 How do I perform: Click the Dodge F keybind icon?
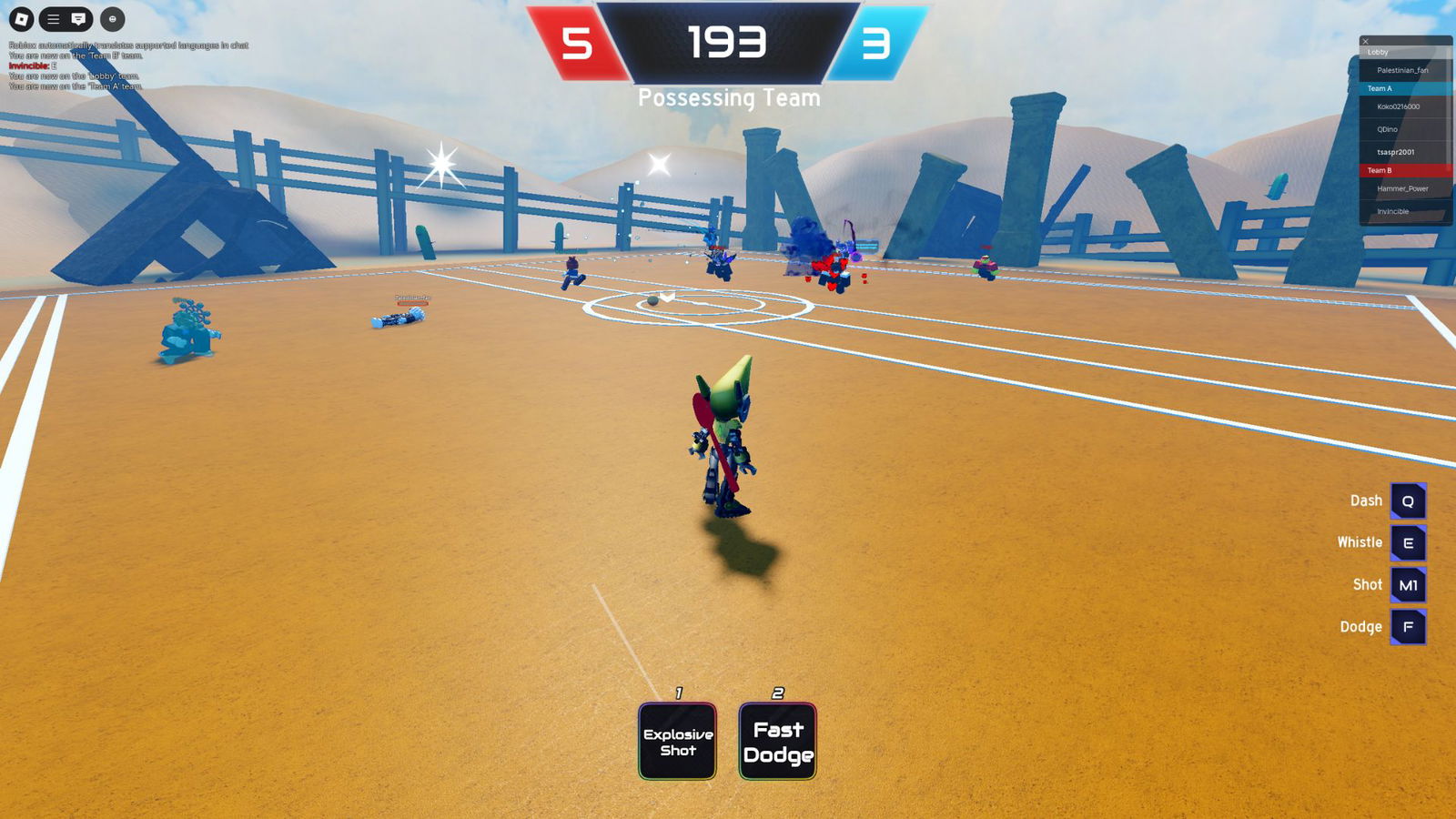1407,627
